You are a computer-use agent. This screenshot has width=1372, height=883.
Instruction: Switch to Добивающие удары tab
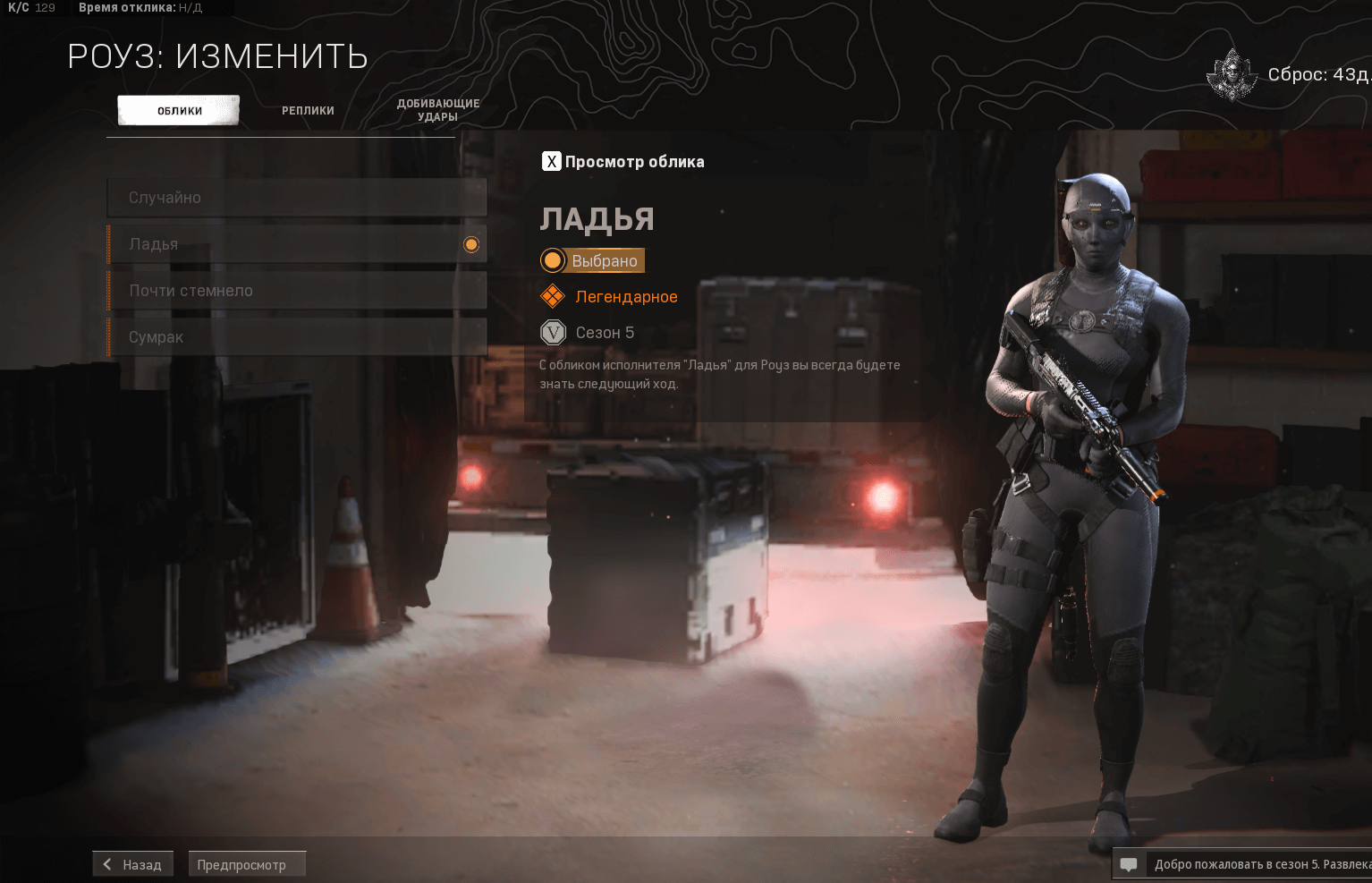[437, 110]
